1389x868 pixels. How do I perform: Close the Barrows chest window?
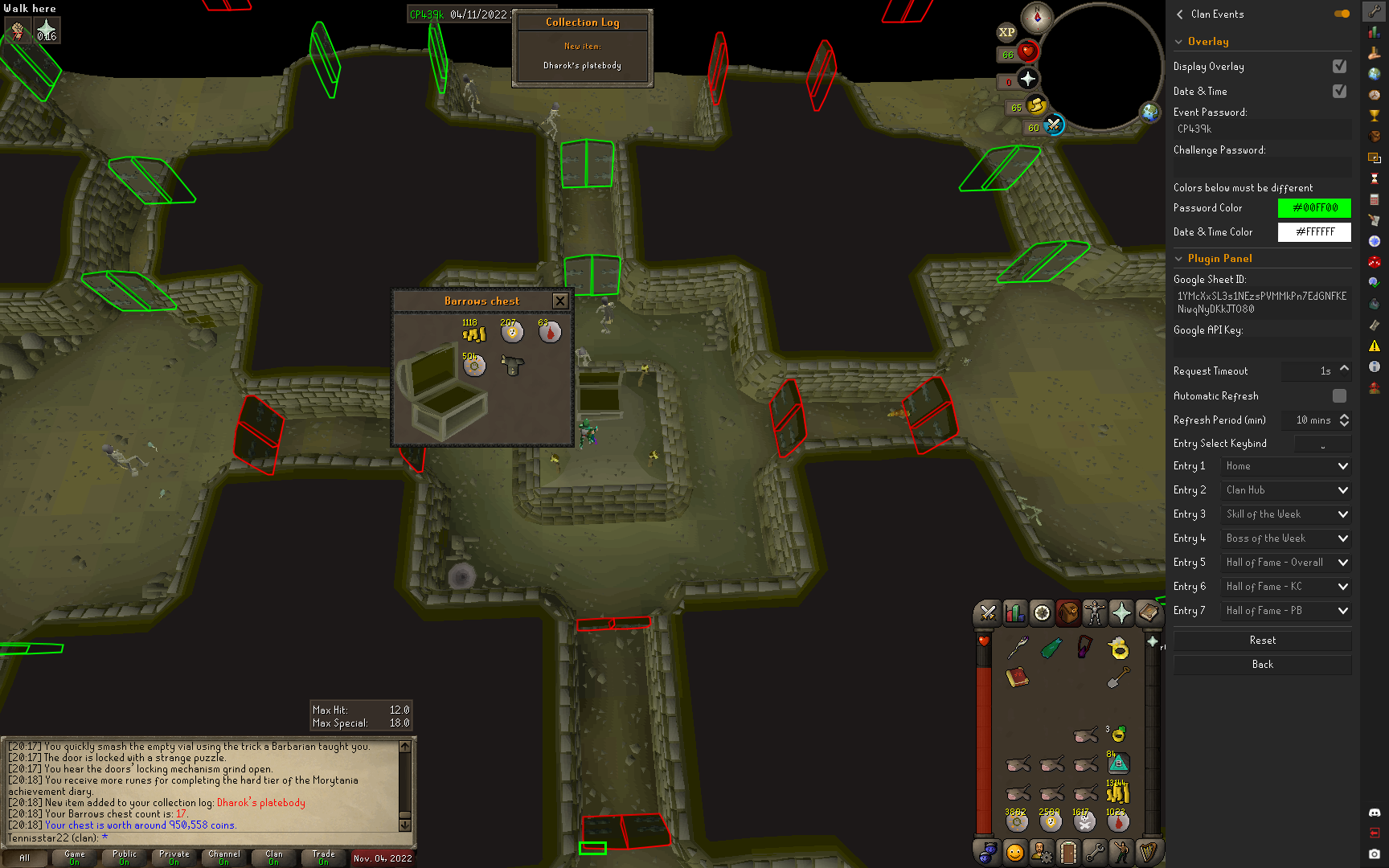pos(560,301)
